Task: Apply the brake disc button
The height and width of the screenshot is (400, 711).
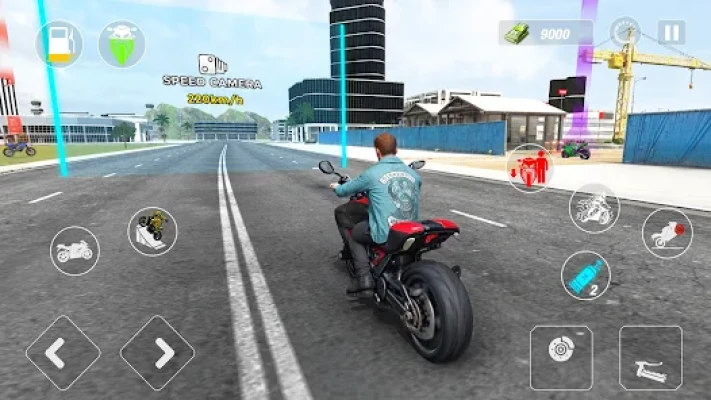Action: pyautogui.click(x=561, y=357)
